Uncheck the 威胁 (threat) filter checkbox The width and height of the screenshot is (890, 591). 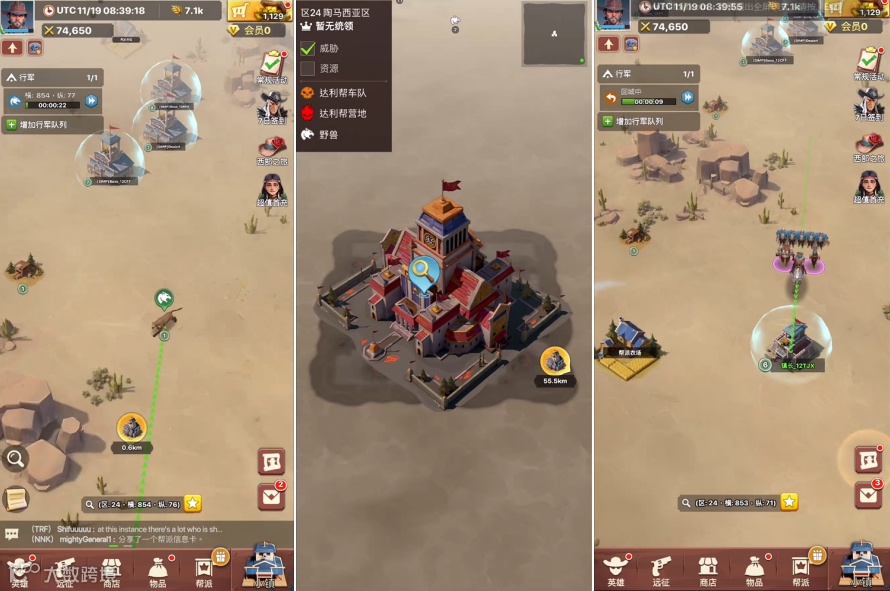pyautogui.click(x=308, y=48)
